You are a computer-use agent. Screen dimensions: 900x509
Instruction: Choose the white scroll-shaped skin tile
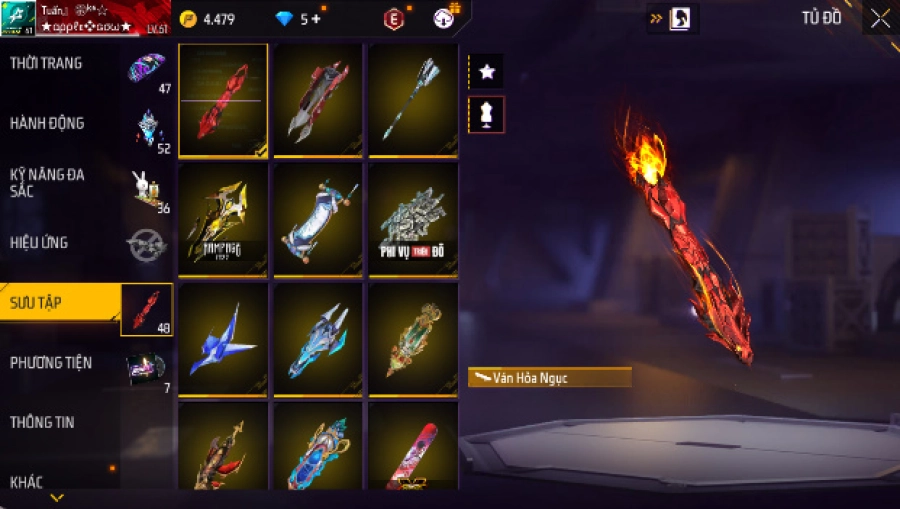tap(318, 219)
